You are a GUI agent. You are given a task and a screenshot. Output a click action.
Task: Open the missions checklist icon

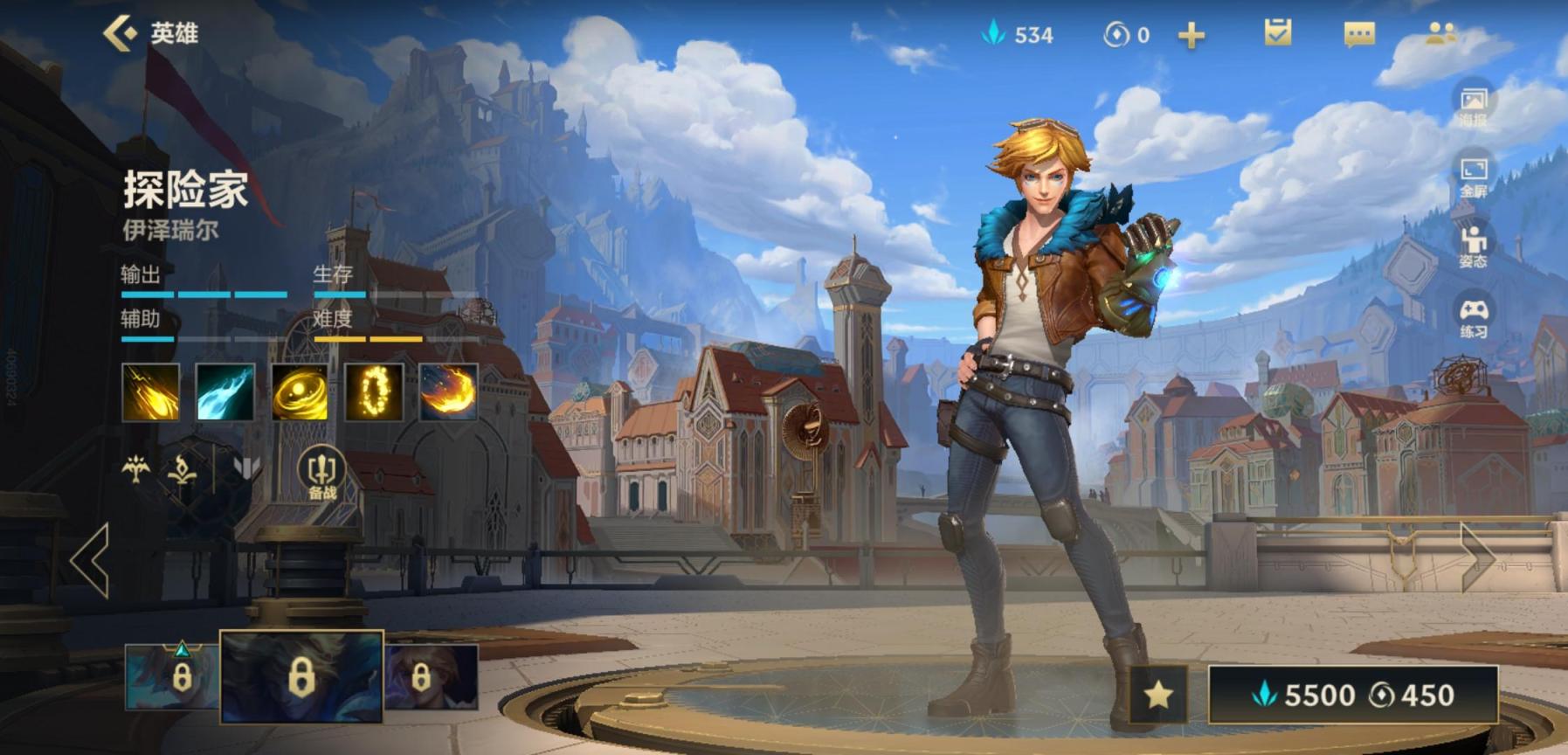pos(1277,34)
